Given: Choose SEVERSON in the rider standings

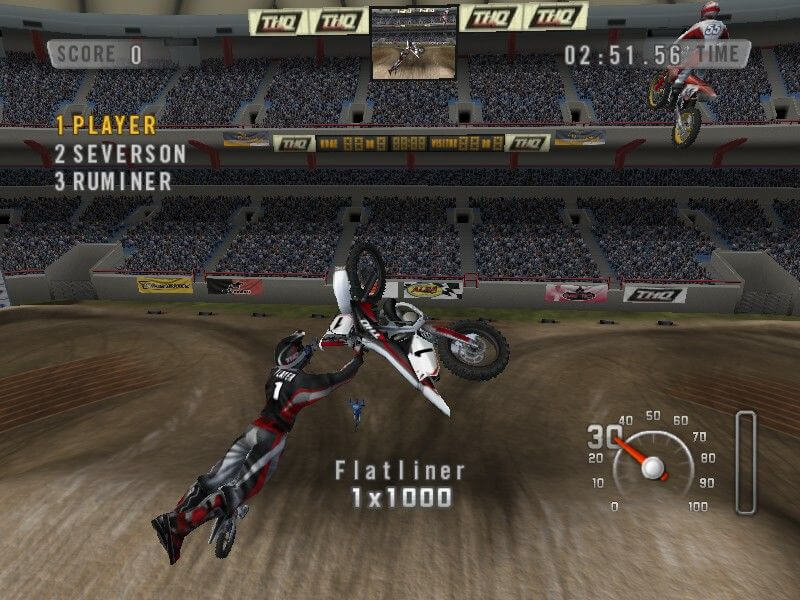Looking at the screenshot, I should (x=120, y=154).
